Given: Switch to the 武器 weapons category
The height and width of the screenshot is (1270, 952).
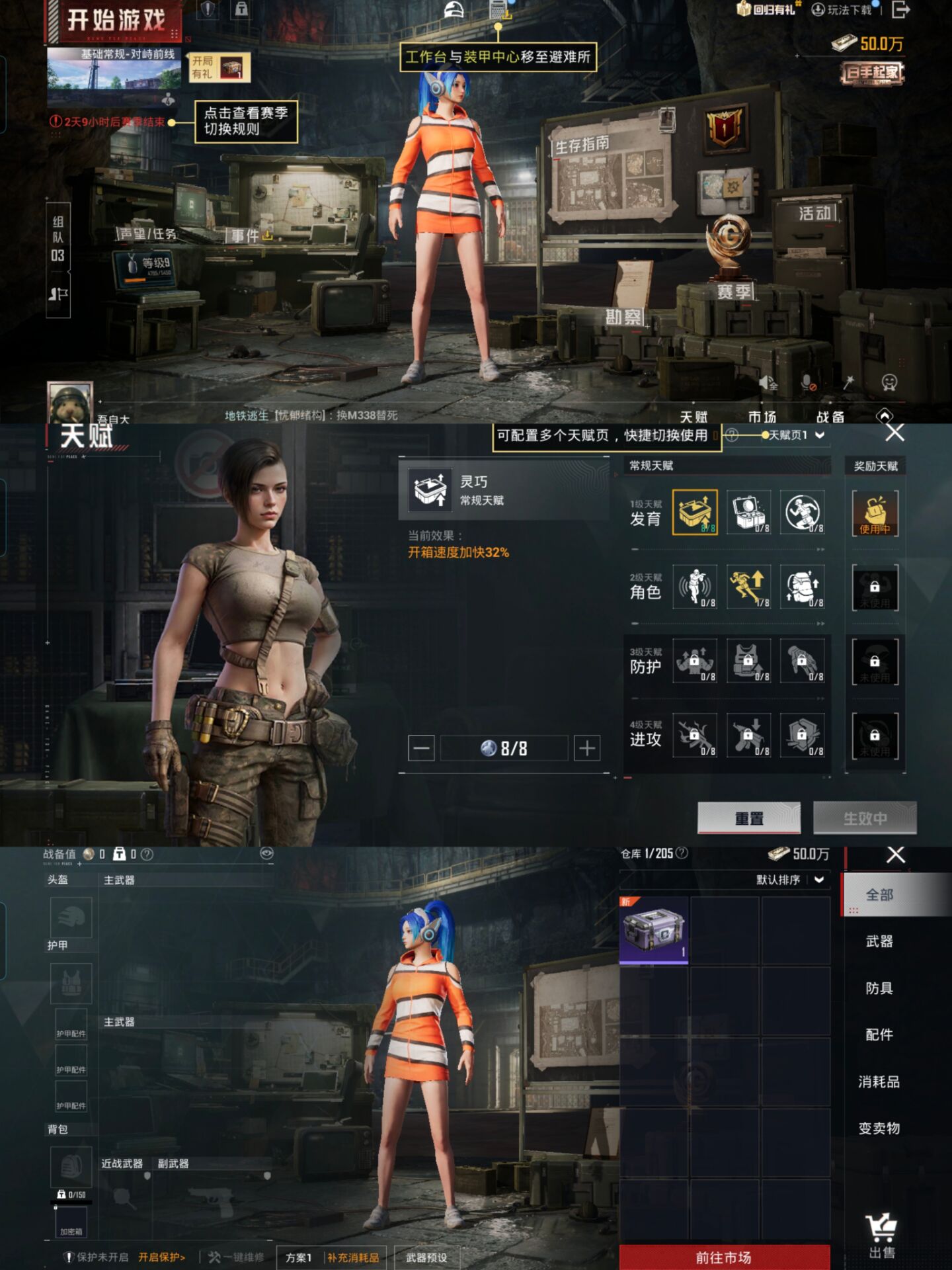Looking at the screenshot, I should coord(879,941).
